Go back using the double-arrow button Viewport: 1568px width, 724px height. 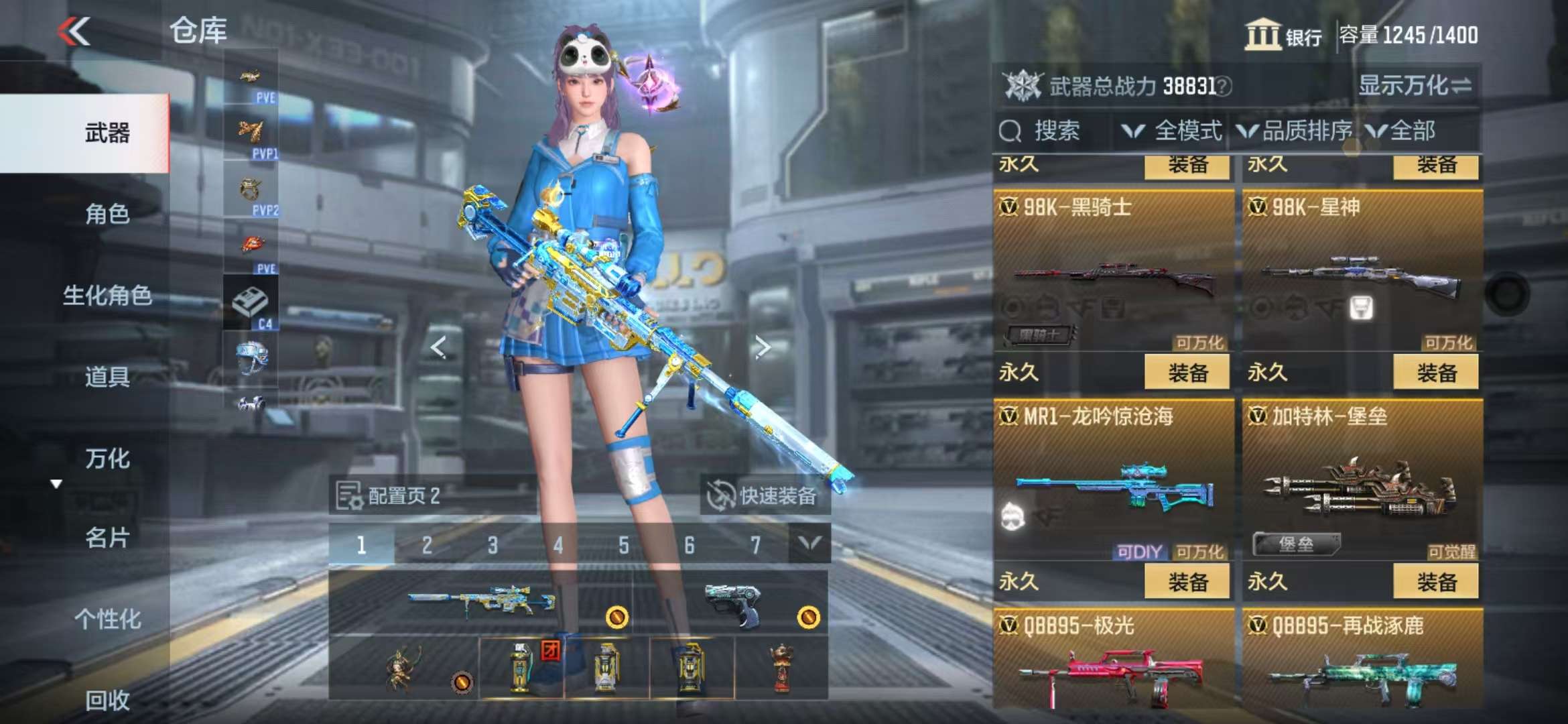74,32
